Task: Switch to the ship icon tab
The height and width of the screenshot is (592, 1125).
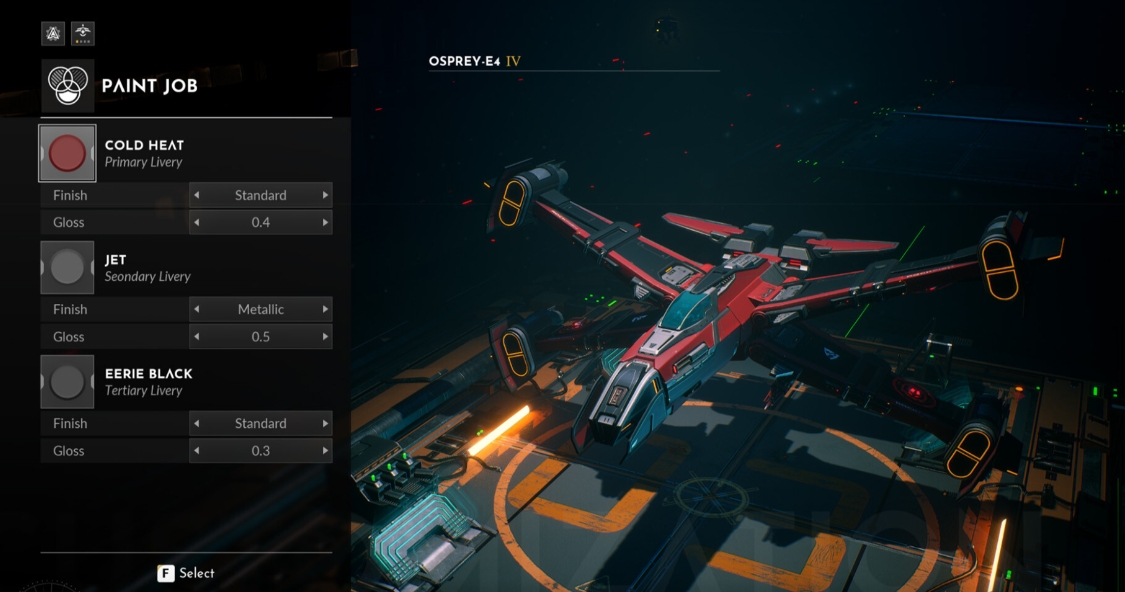Action: coord(83,34)
